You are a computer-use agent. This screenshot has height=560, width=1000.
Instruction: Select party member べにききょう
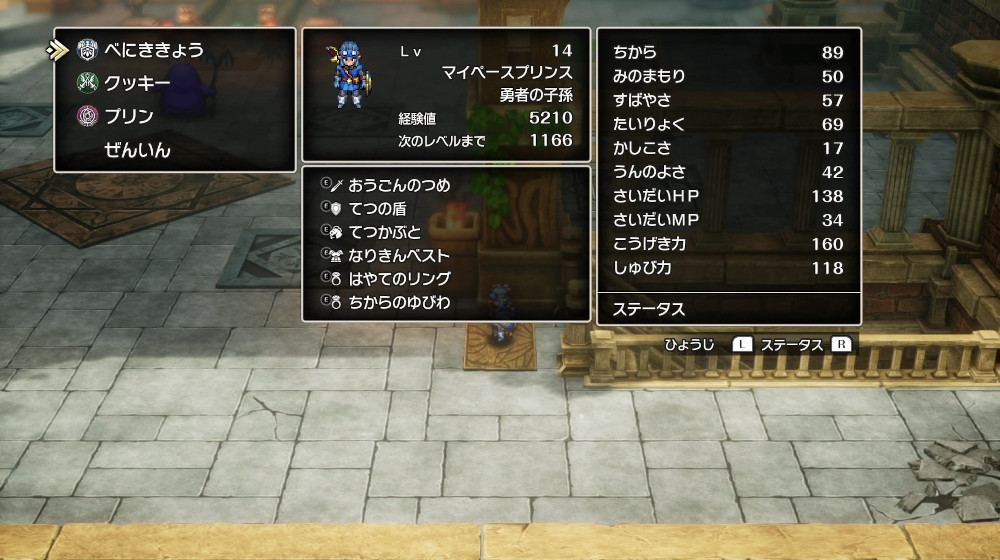153,50
